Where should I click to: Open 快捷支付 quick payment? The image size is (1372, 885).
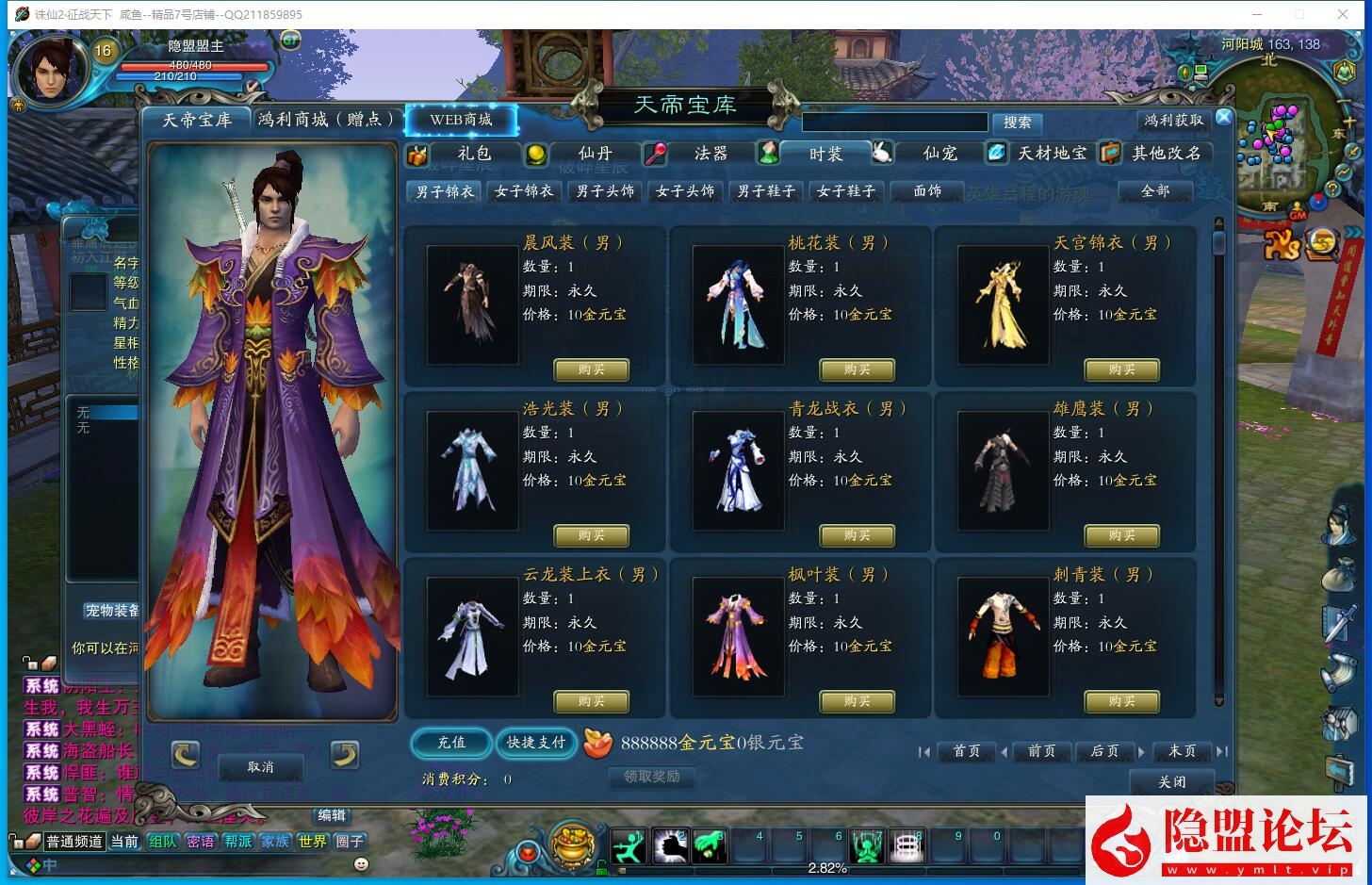535,743
